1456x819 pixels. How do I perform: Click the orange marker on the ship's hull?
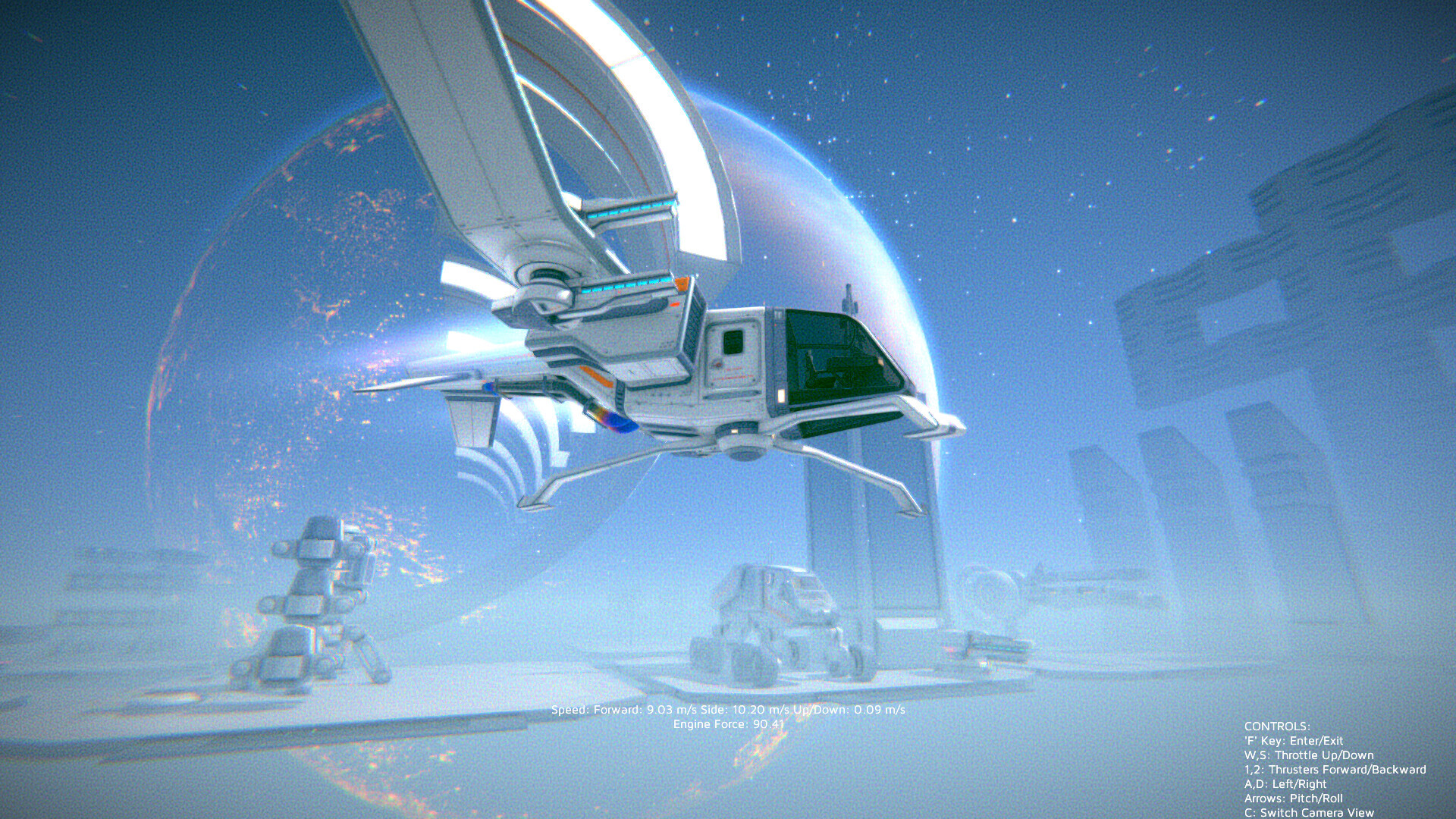point(682,284)
